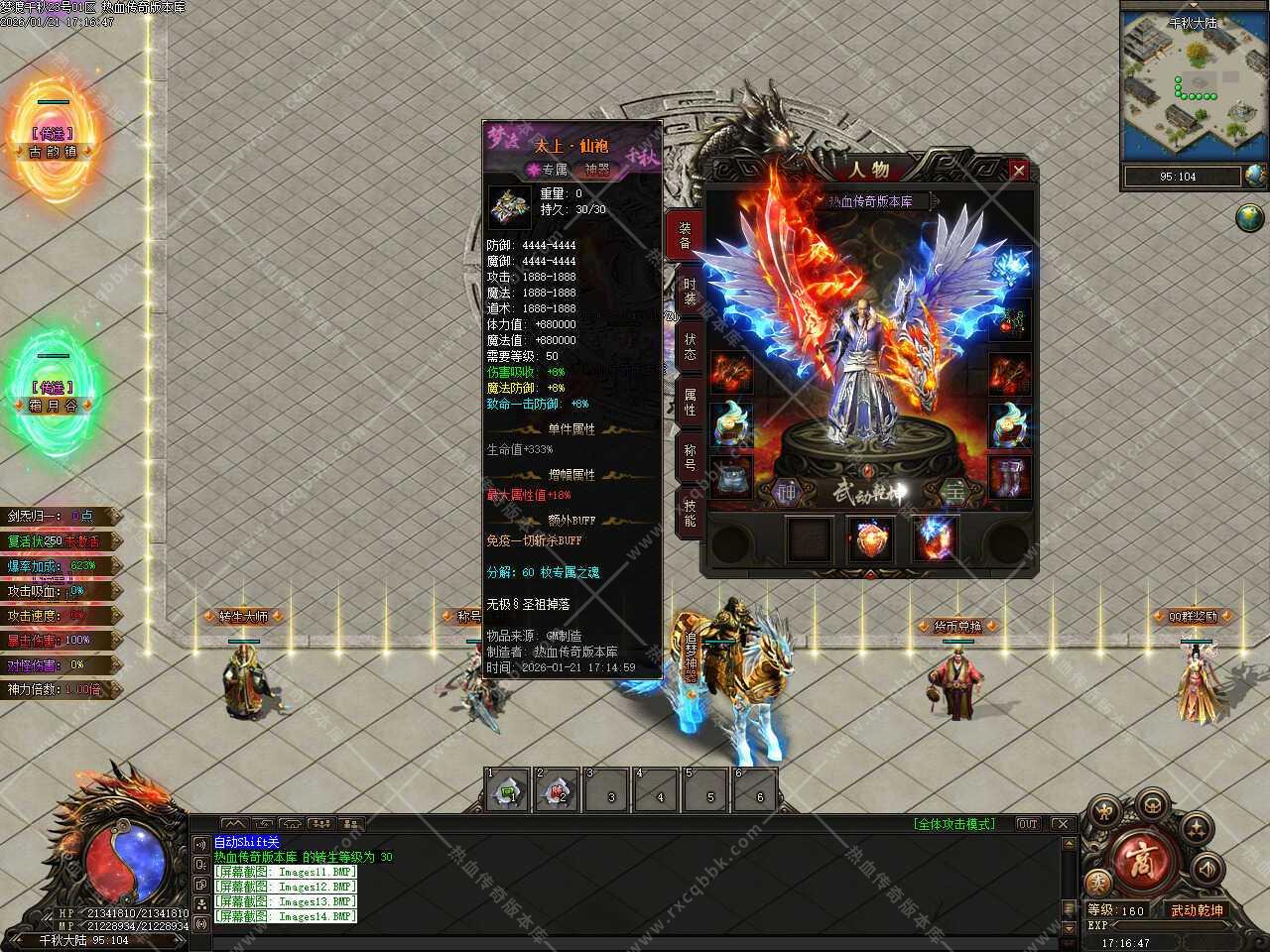
Task: Select the flaming shield equipment slot
Action: (x=872, y=539)
